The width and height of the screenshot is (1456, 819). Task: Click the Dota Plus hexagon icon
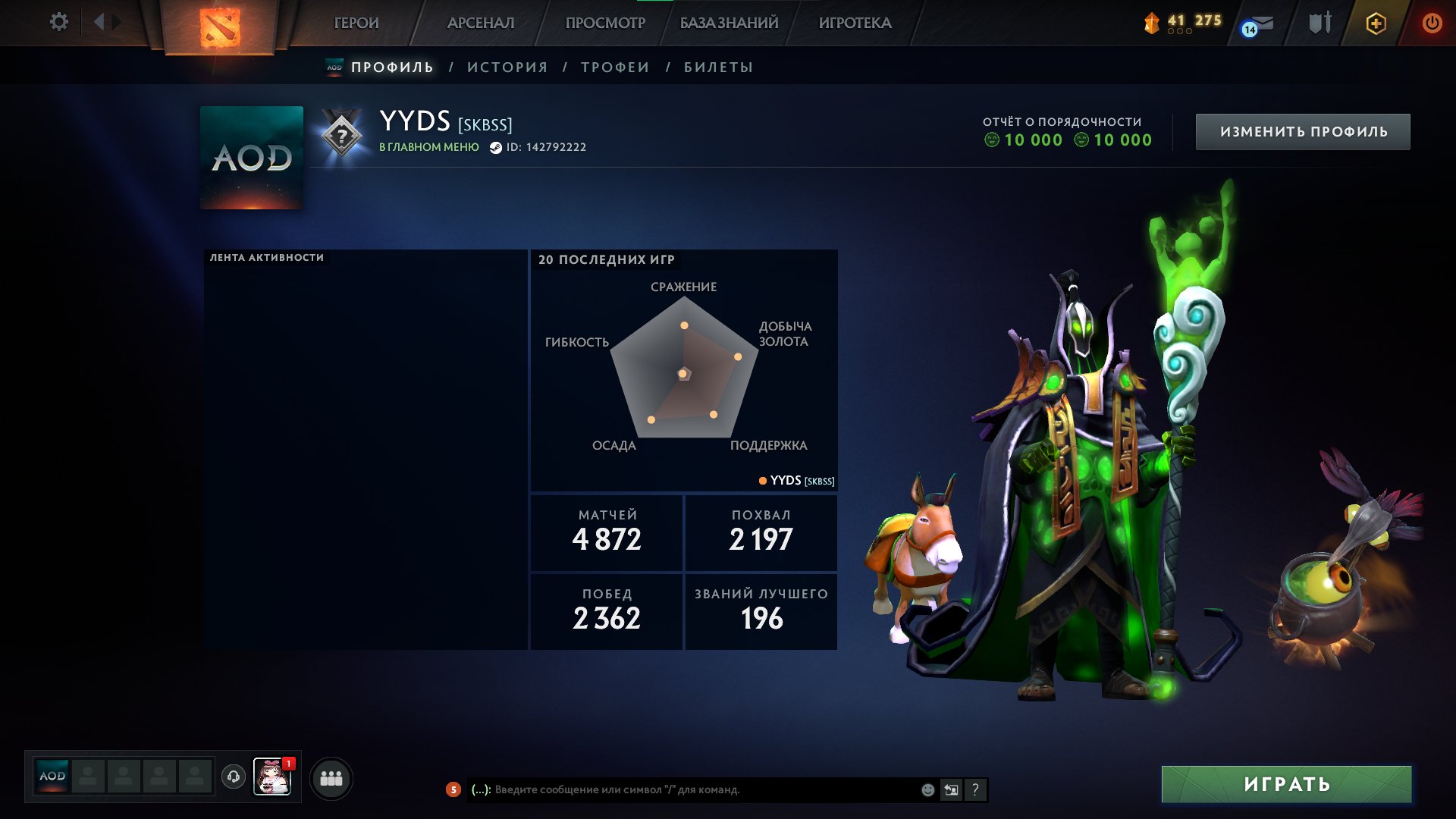(1375, 23)
